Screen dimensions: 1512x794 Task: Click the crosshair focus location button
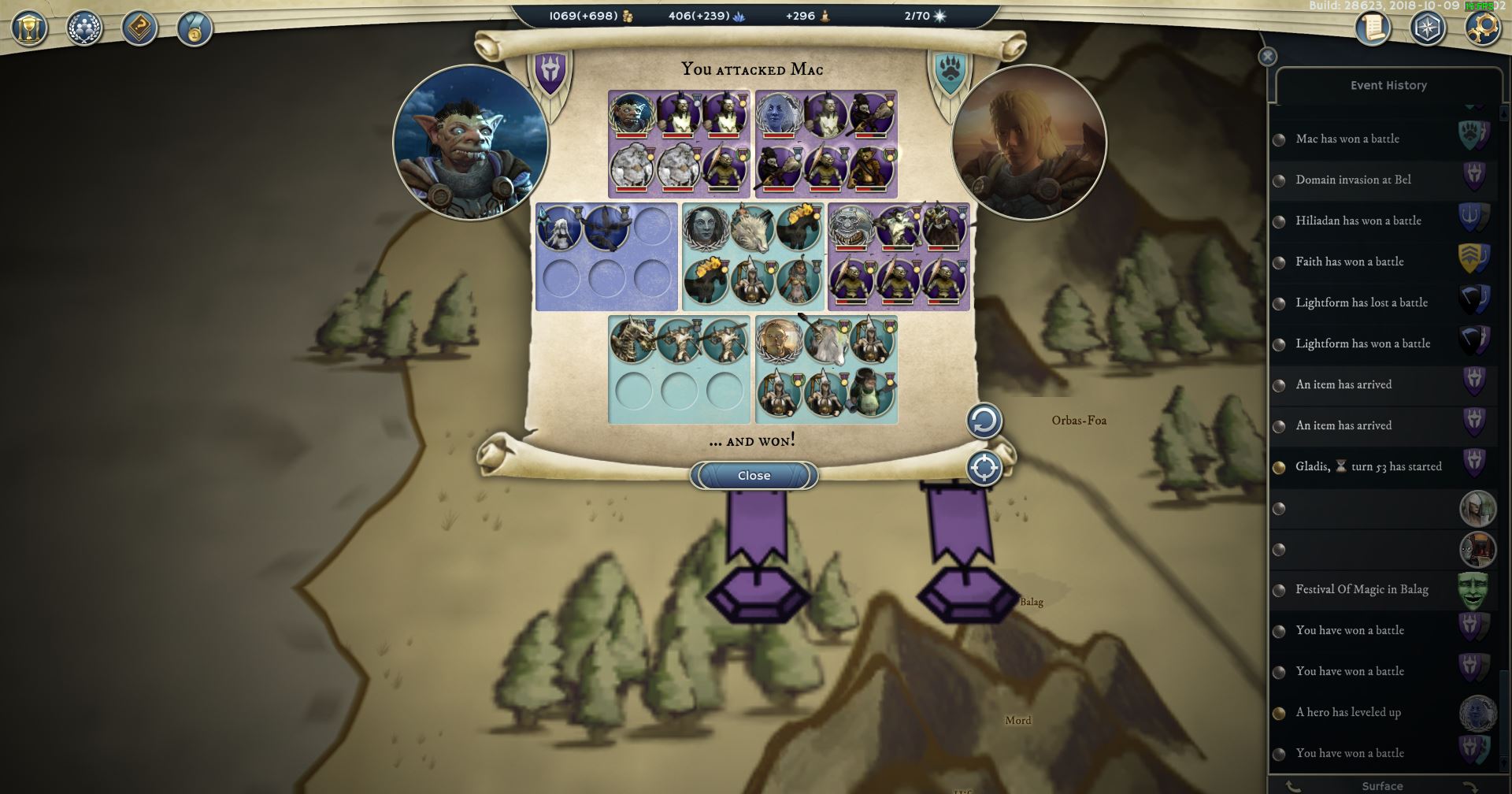click(x=984, y=469)
